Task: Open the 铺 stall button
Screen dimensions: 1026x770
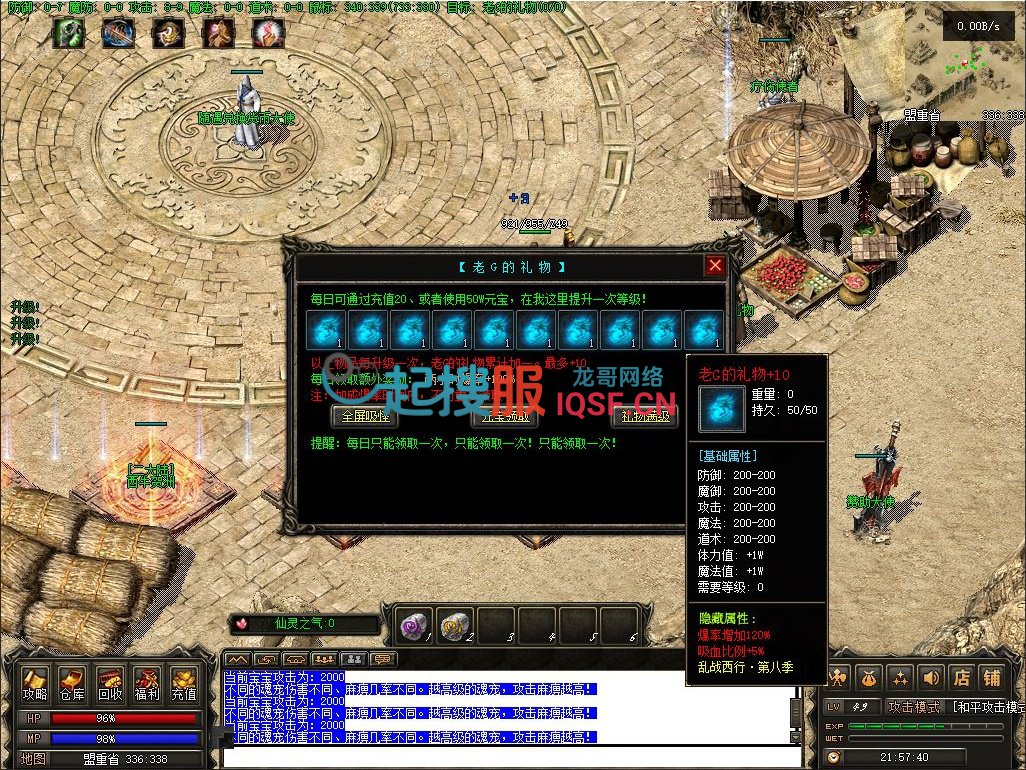Action: (991, 678)
